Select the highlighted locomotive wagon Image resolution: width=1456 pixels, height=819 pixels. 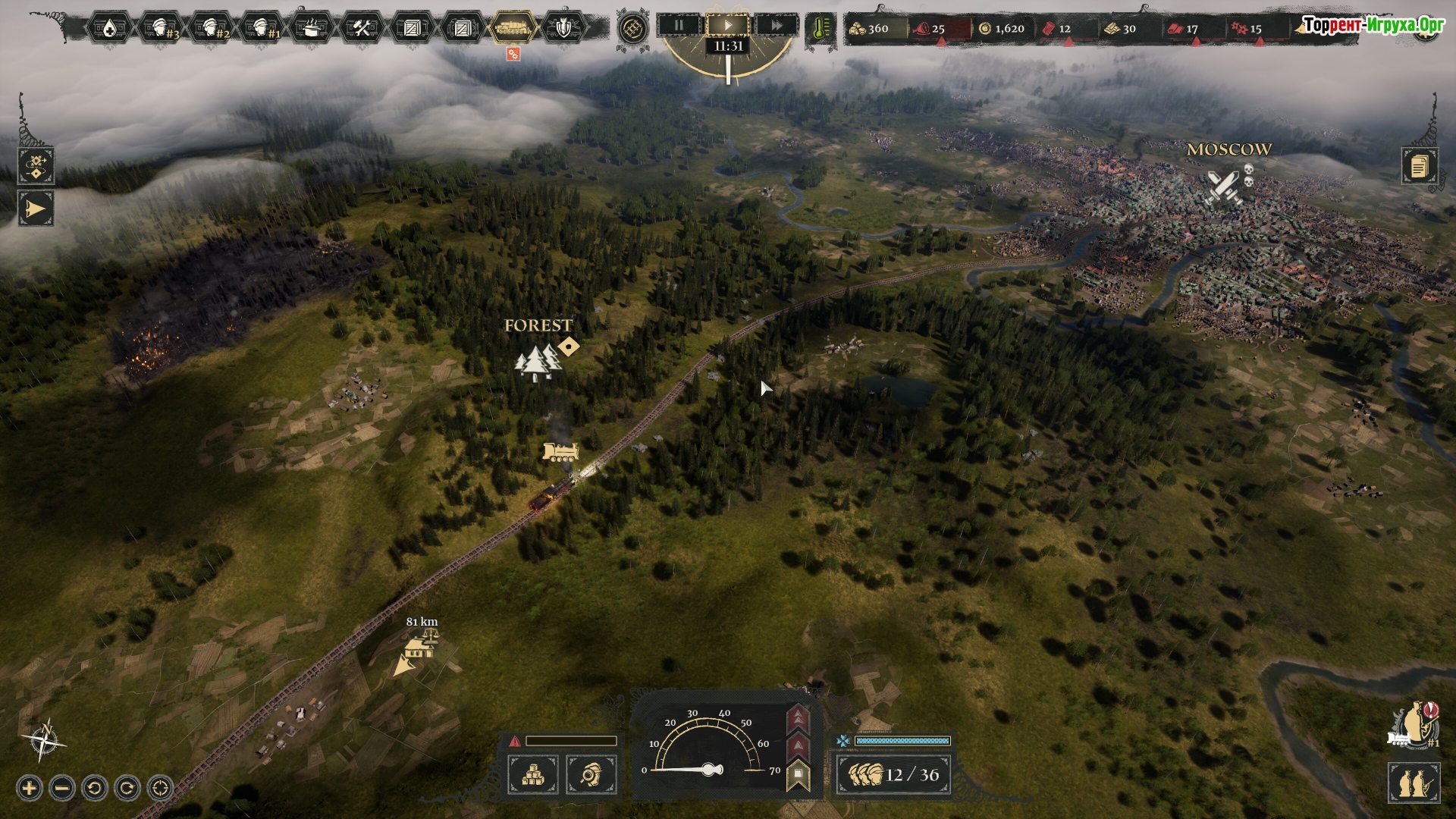pyautogui.click(x=513, y=29)
